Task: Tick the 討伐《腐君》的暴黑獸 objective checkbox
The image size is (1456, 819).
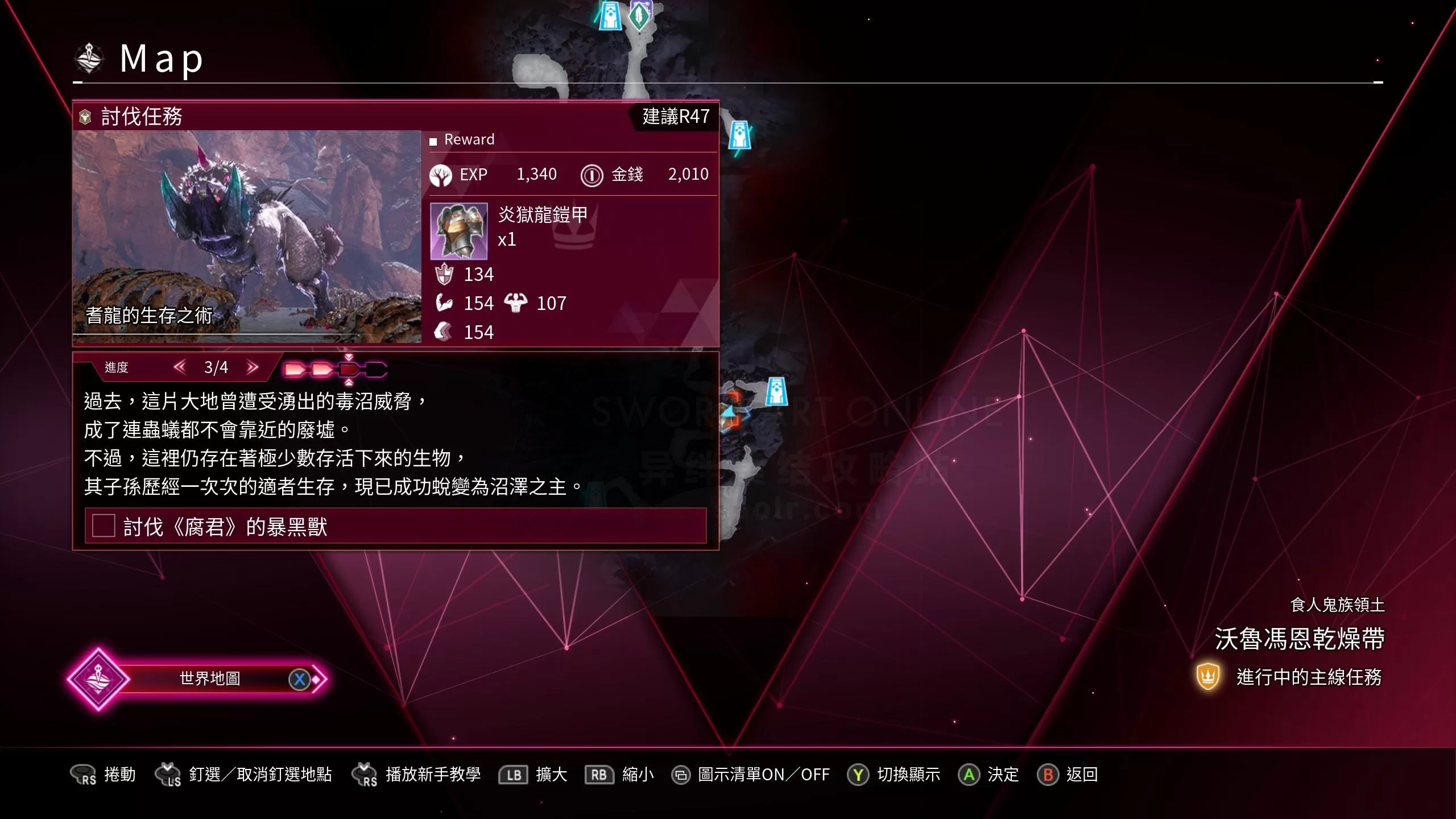Action: click(104, 526)
